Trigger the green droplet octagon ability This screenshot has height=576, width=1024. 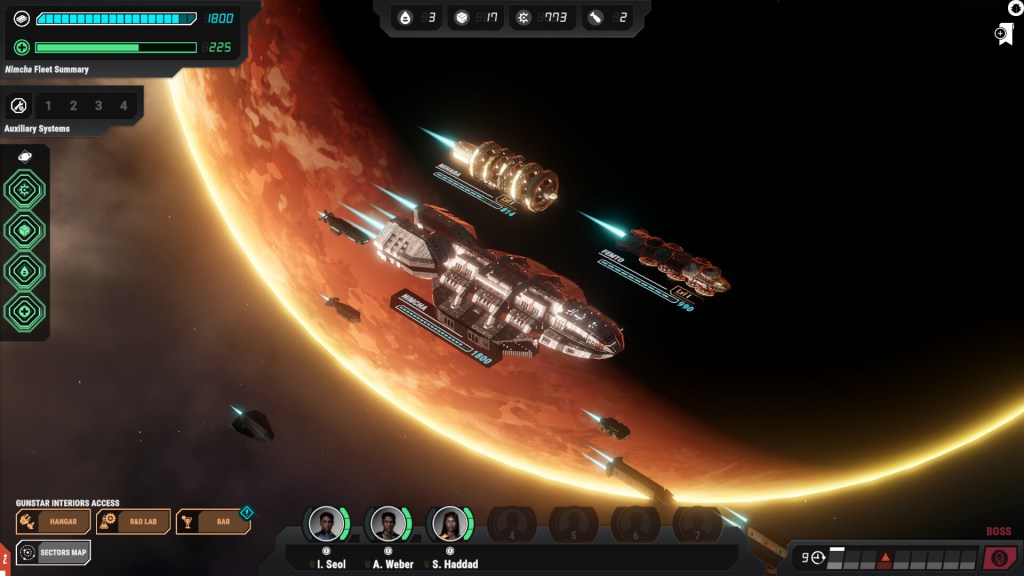pos(24,270)
